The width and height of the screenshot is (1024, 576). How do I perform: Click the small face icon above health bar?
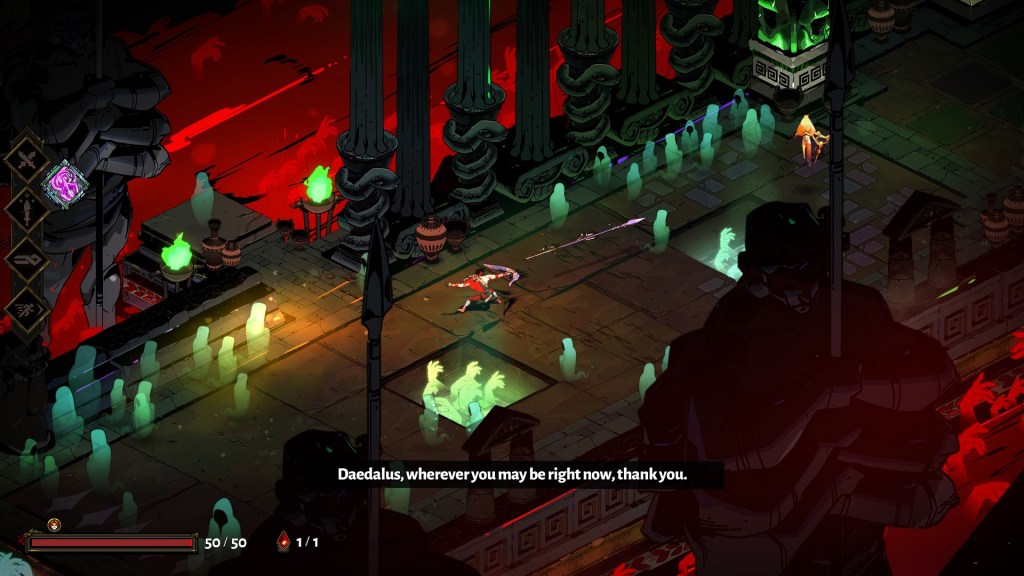pyautogui.click(x=54, y=524)
